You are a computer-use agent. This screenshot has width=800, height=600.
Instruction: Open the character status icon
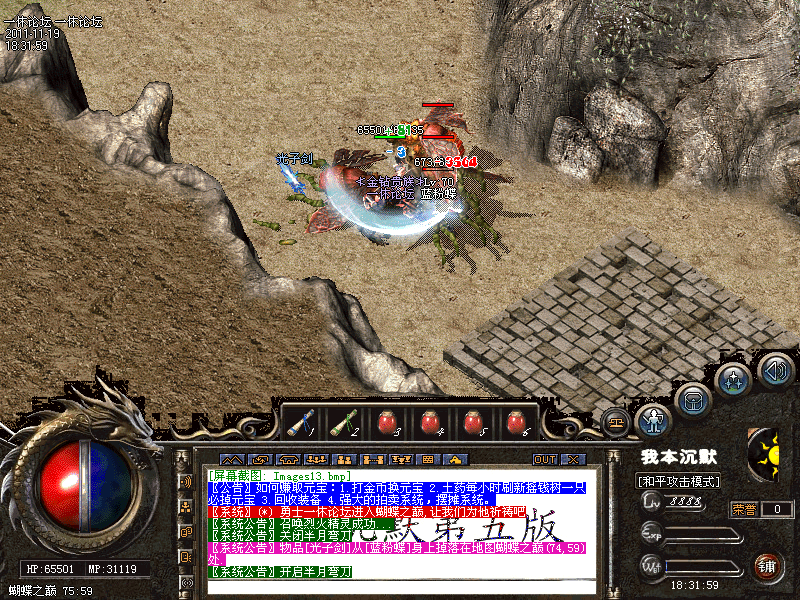point(654,419)
